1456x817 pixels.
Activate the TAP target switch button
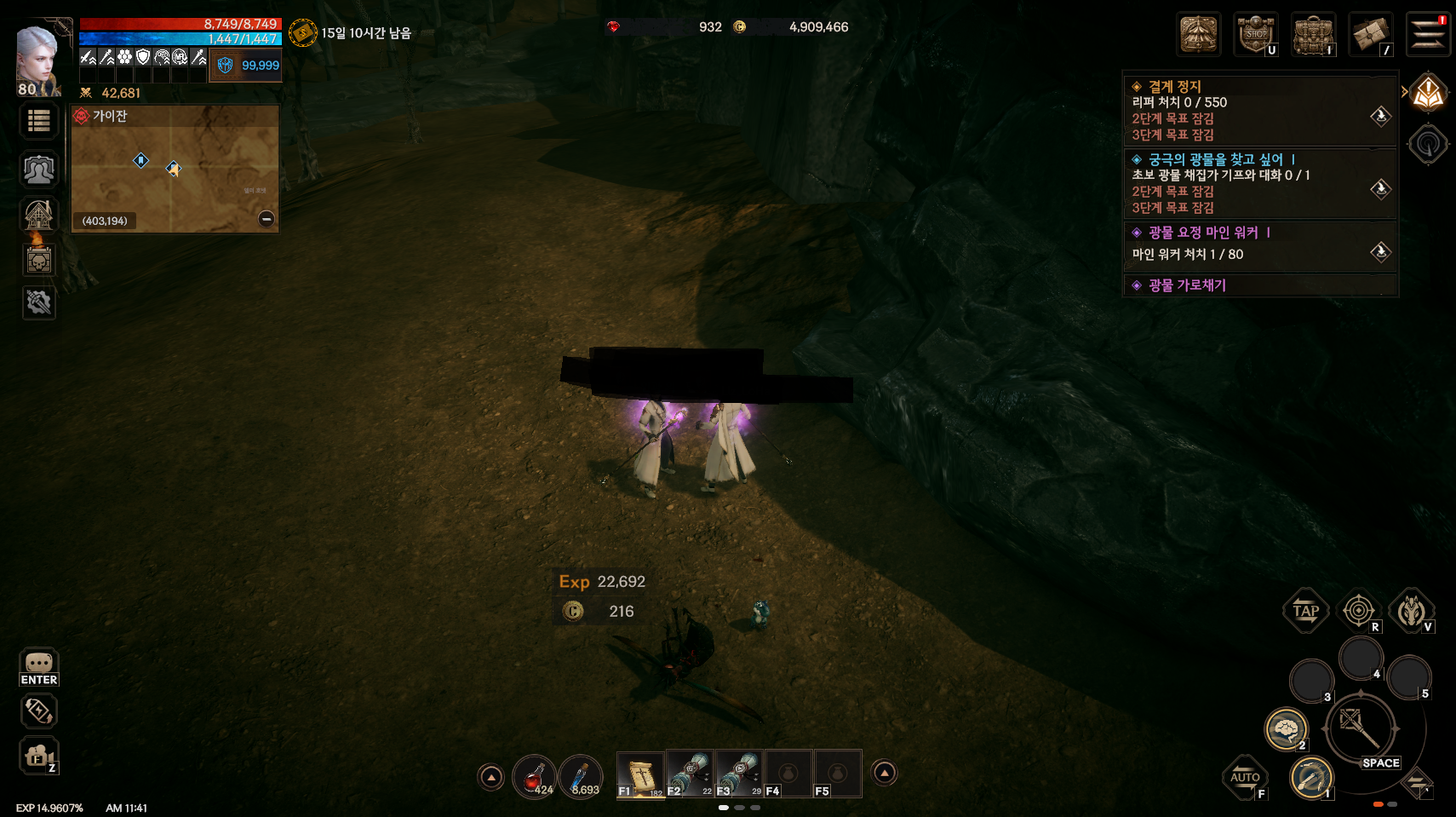(1305, 610)
